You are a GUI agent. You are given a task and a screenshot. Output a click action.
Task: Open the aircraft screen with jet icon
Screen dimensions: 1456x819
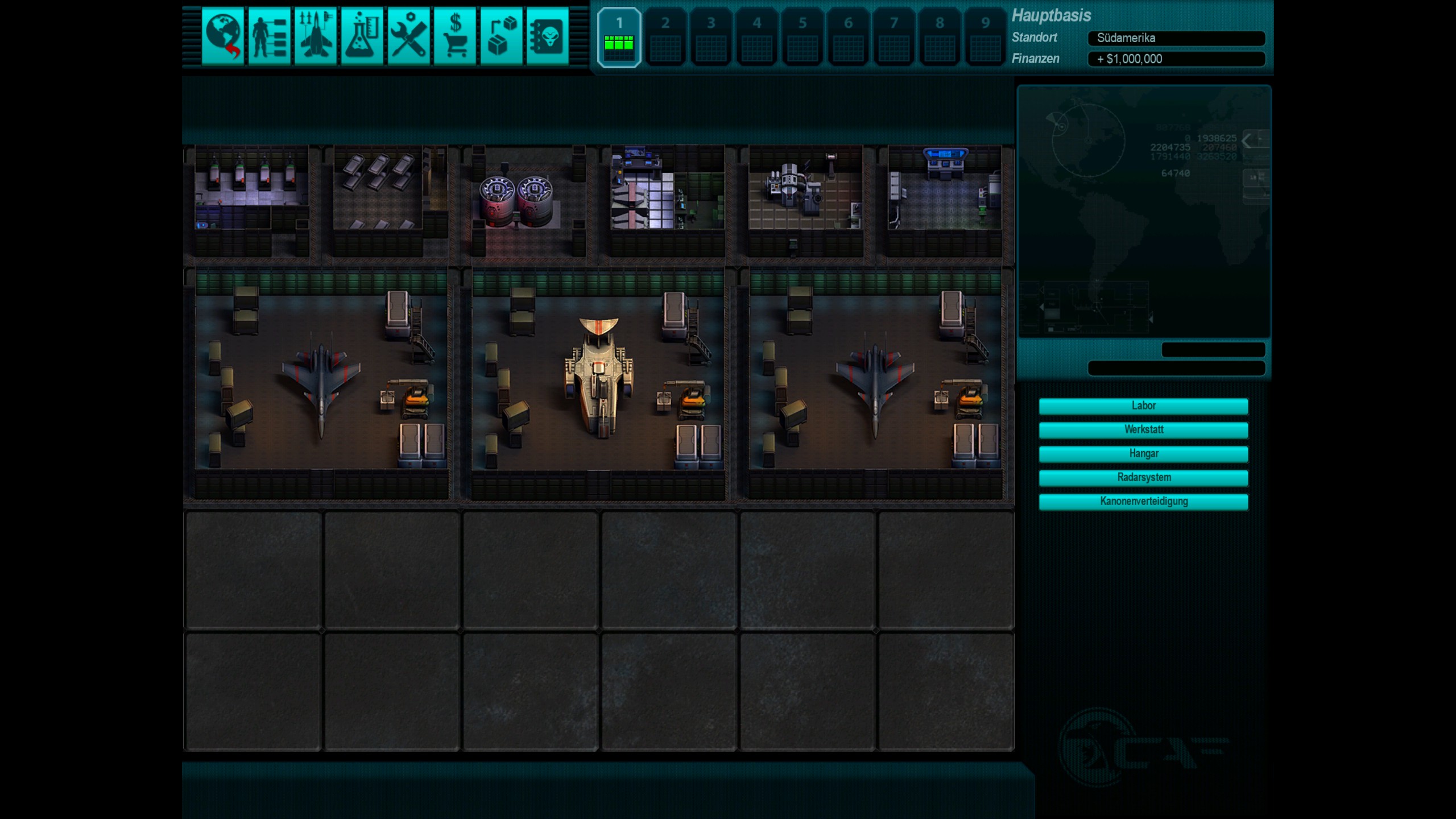pos(316,36)
